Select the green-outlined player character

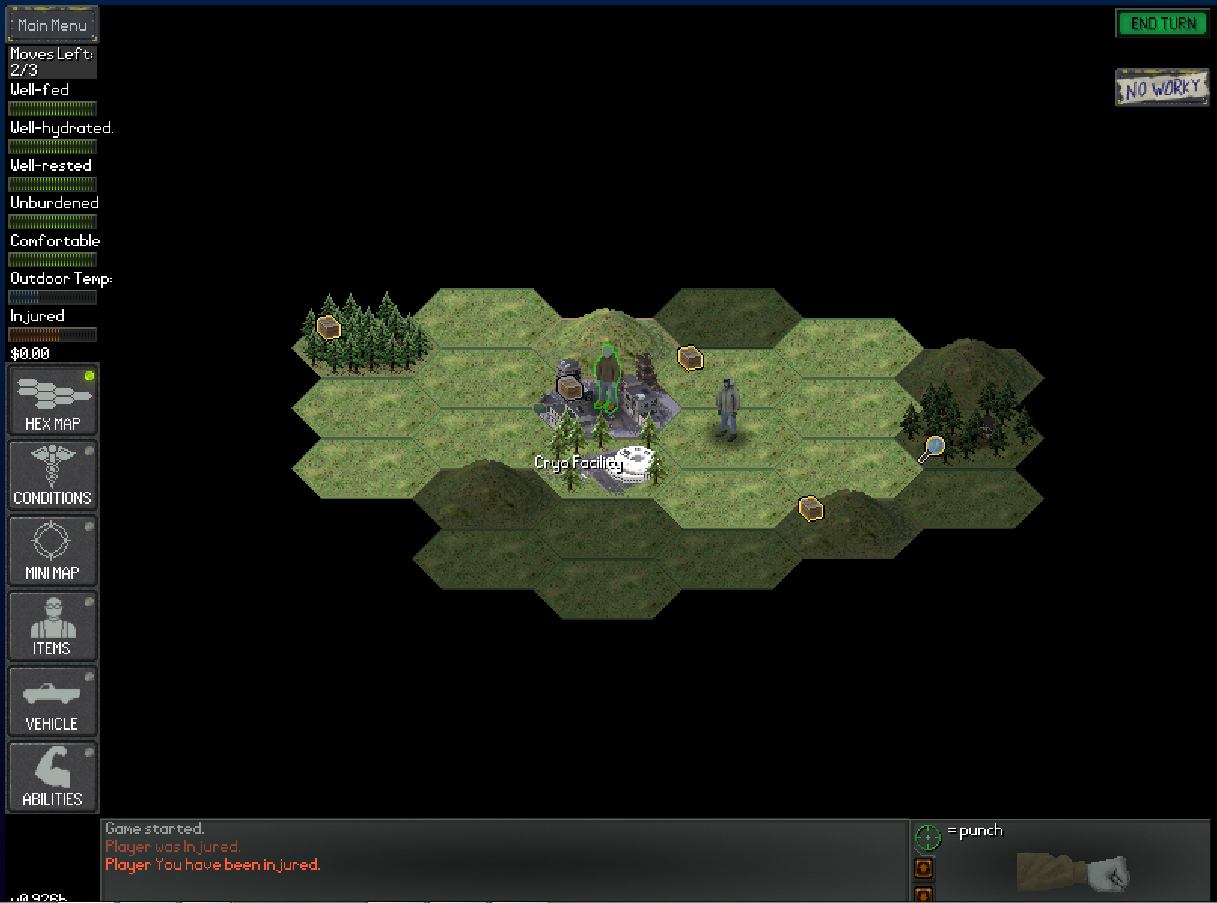pyautogui.click(x=606, y=378)
